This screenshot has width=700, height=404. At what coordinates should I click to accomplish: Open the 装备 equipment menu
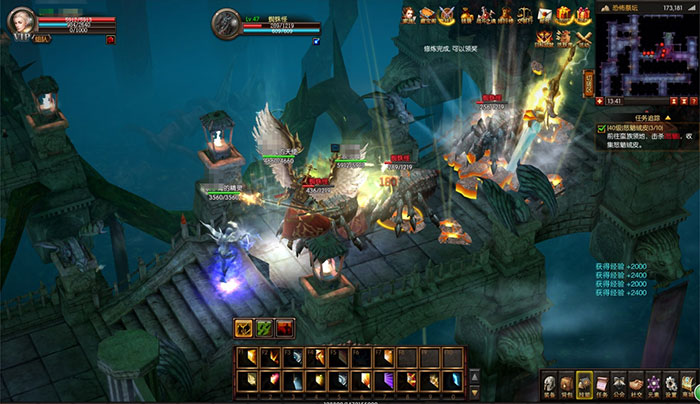(x=549, y=384)
